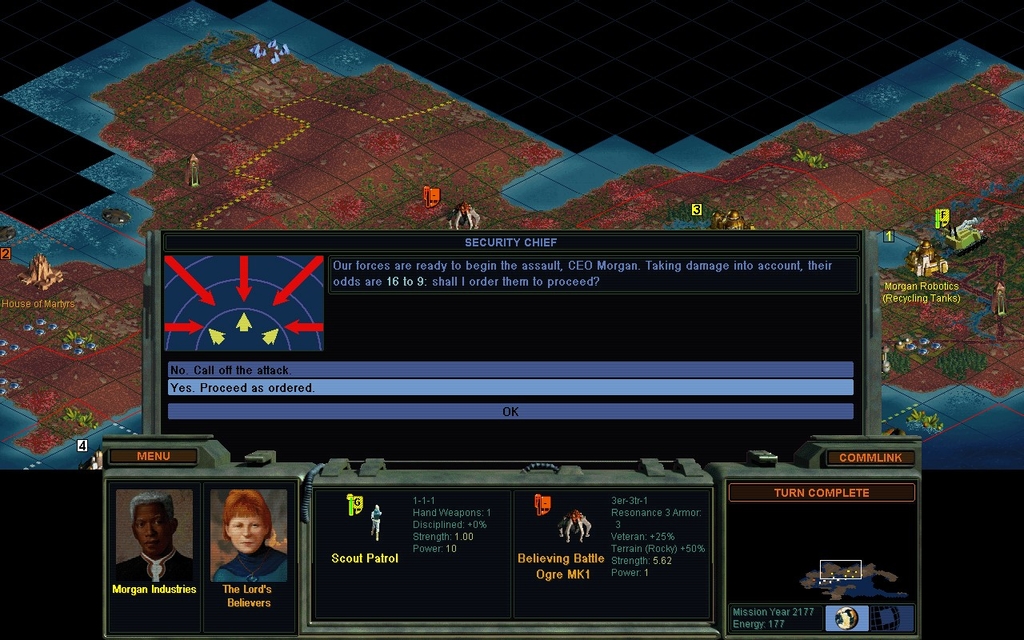Open the MENU button
Viewport: 1024px width, 640px height.
point(153,457)
